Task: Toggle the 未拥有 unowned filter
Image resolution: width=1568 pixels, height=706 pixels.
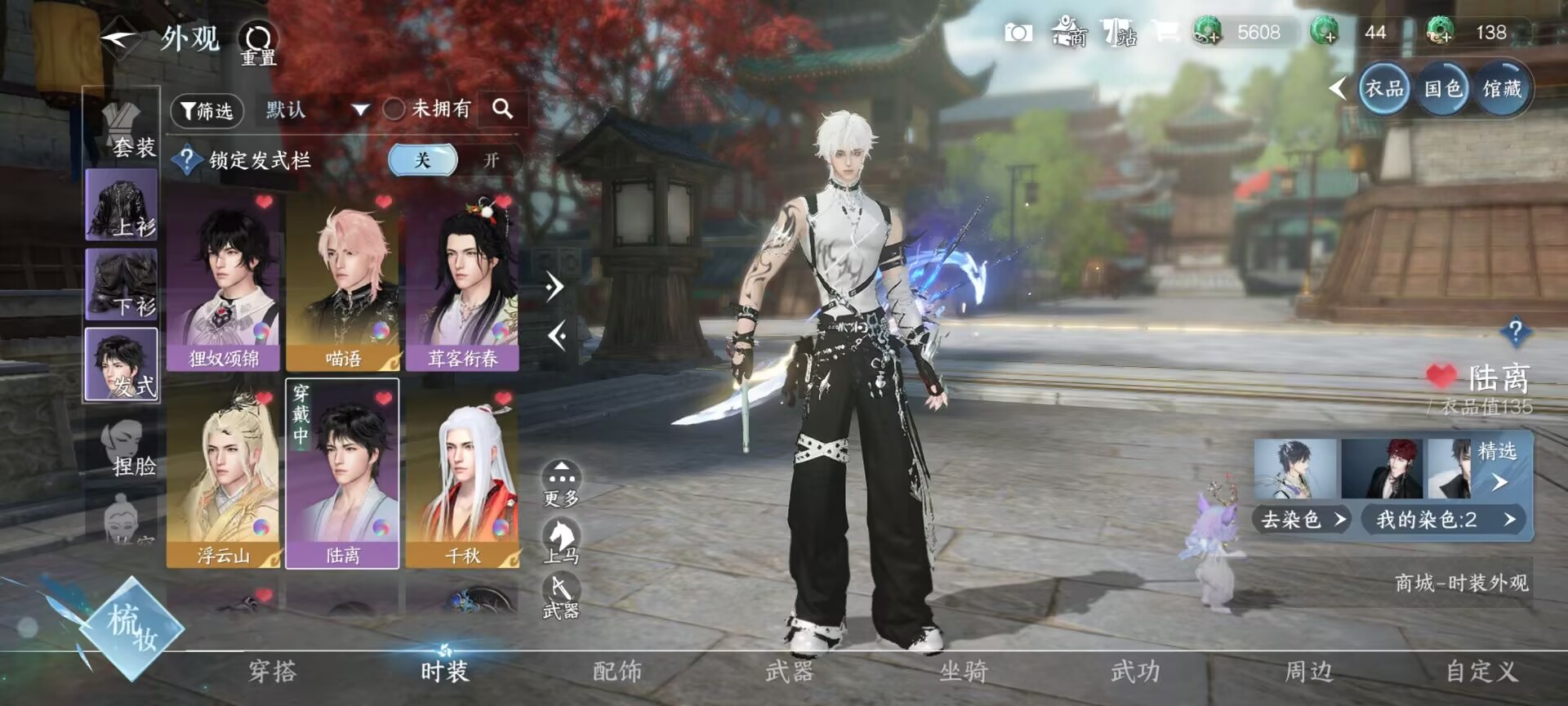Action: (x=394, y=109)
